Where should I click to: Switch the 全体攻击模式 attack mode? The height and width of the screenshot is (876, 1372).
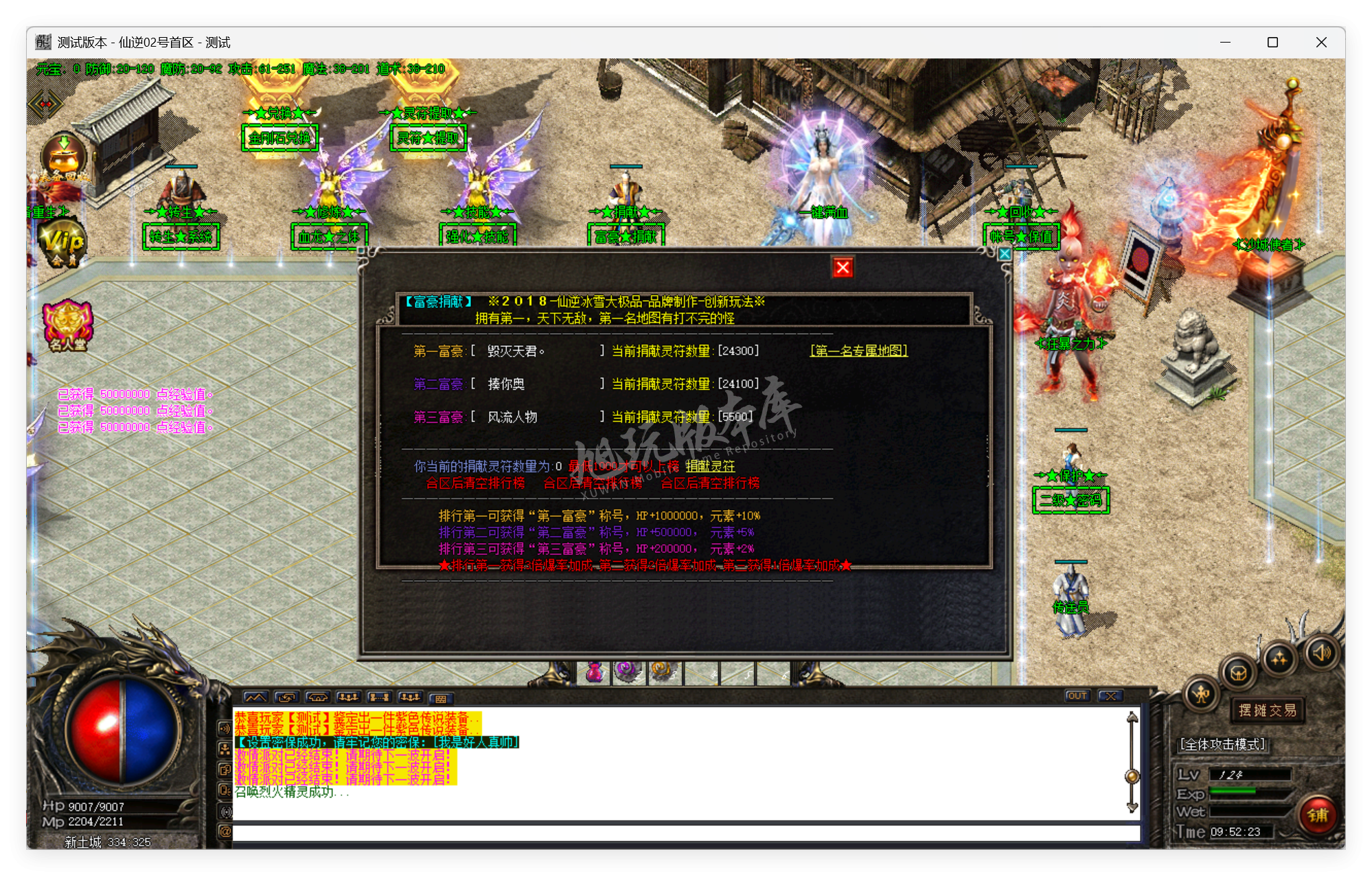pyautogui.click(x=1222, y=744)
